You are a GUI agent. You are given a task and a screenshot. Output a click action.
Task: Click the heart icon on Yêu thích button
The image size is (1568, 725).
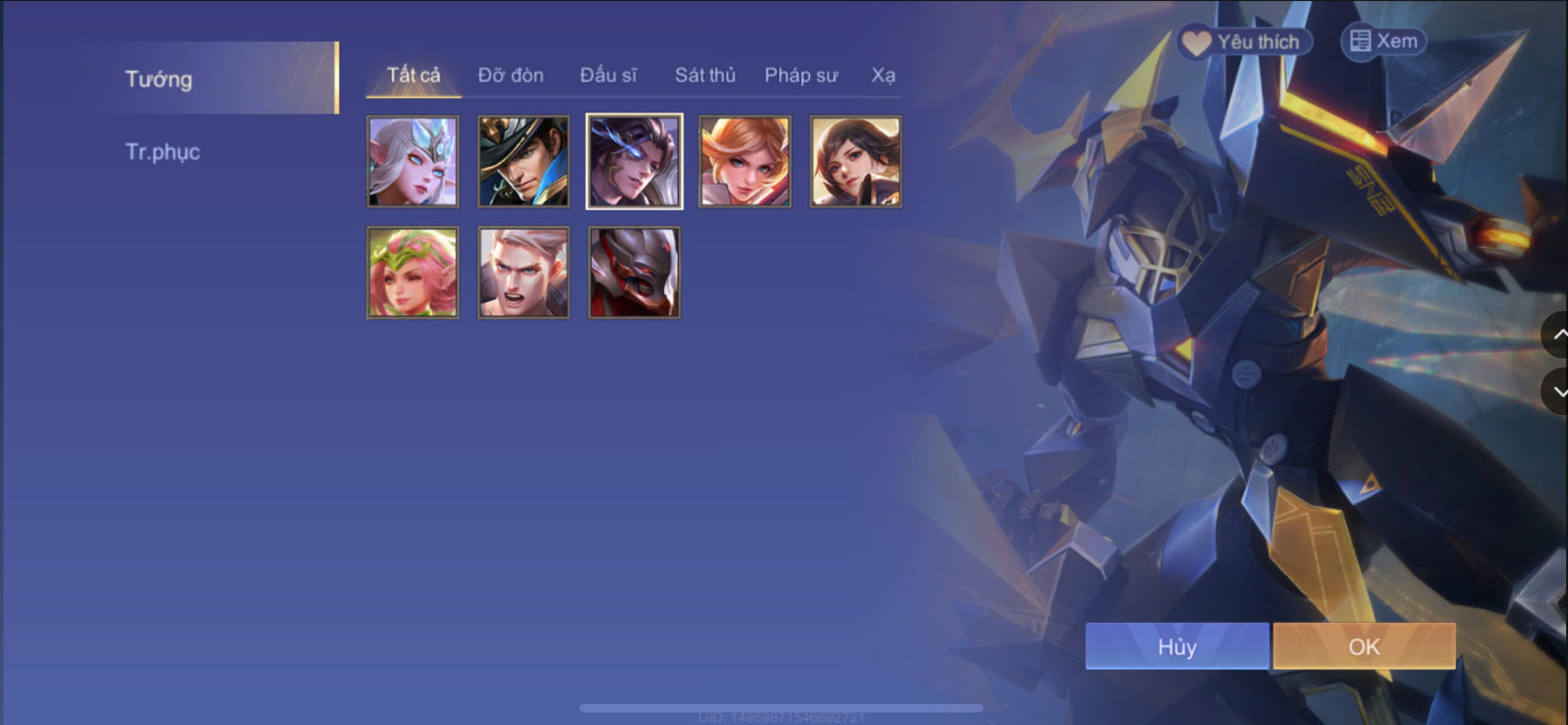[1197, 40]
